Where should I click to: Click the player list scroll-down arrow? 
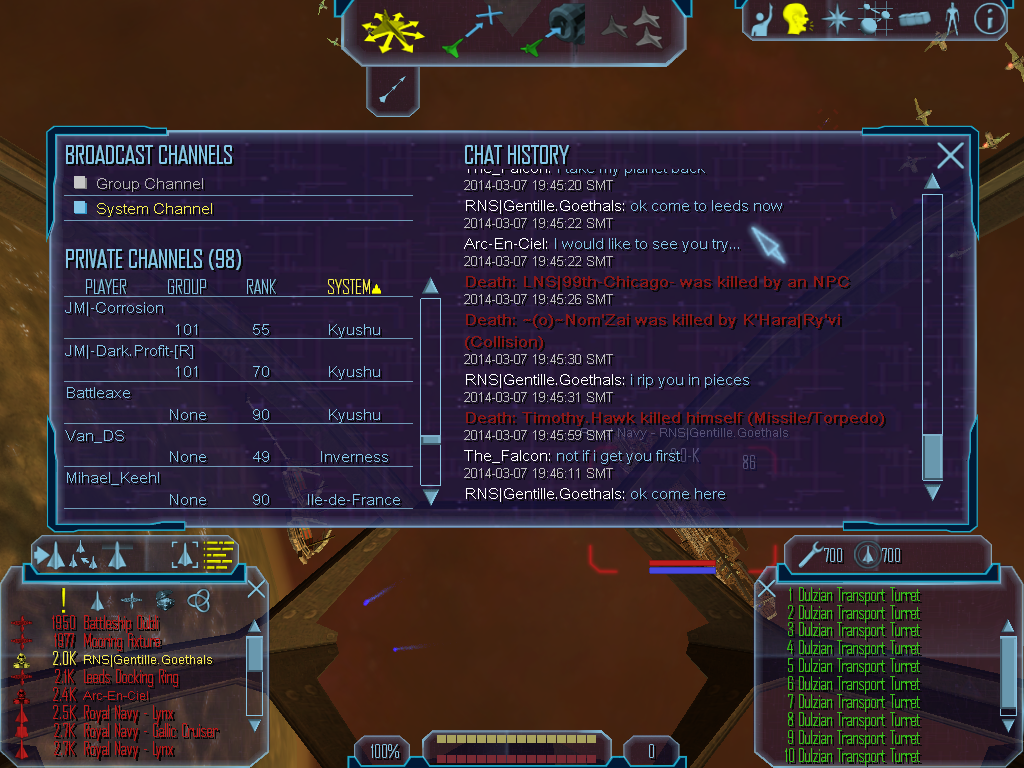[x=431, y=496]
